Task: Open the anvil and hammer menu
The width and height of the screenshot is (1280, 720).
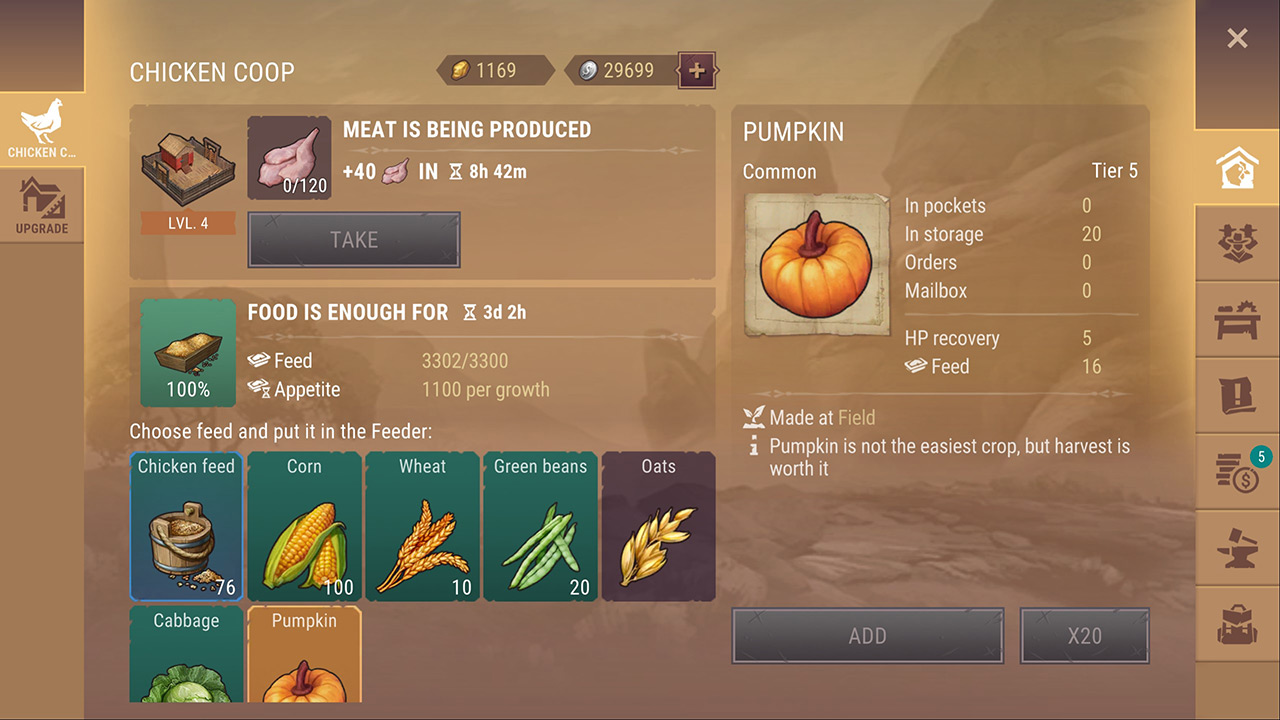Action: [x=1237, y=548]
